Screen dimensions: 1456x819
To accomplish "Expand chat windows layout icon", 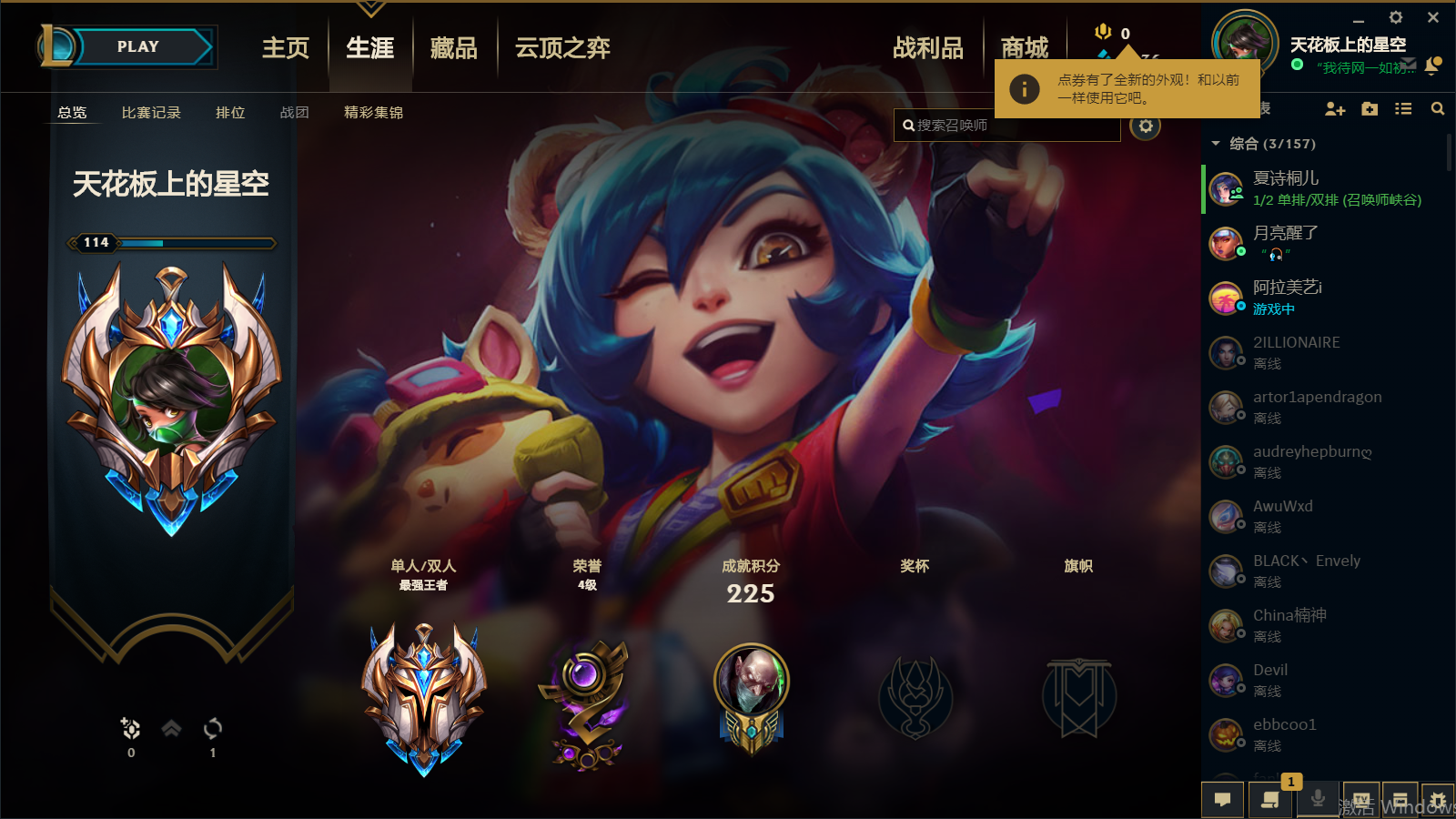I will 1401,799.
